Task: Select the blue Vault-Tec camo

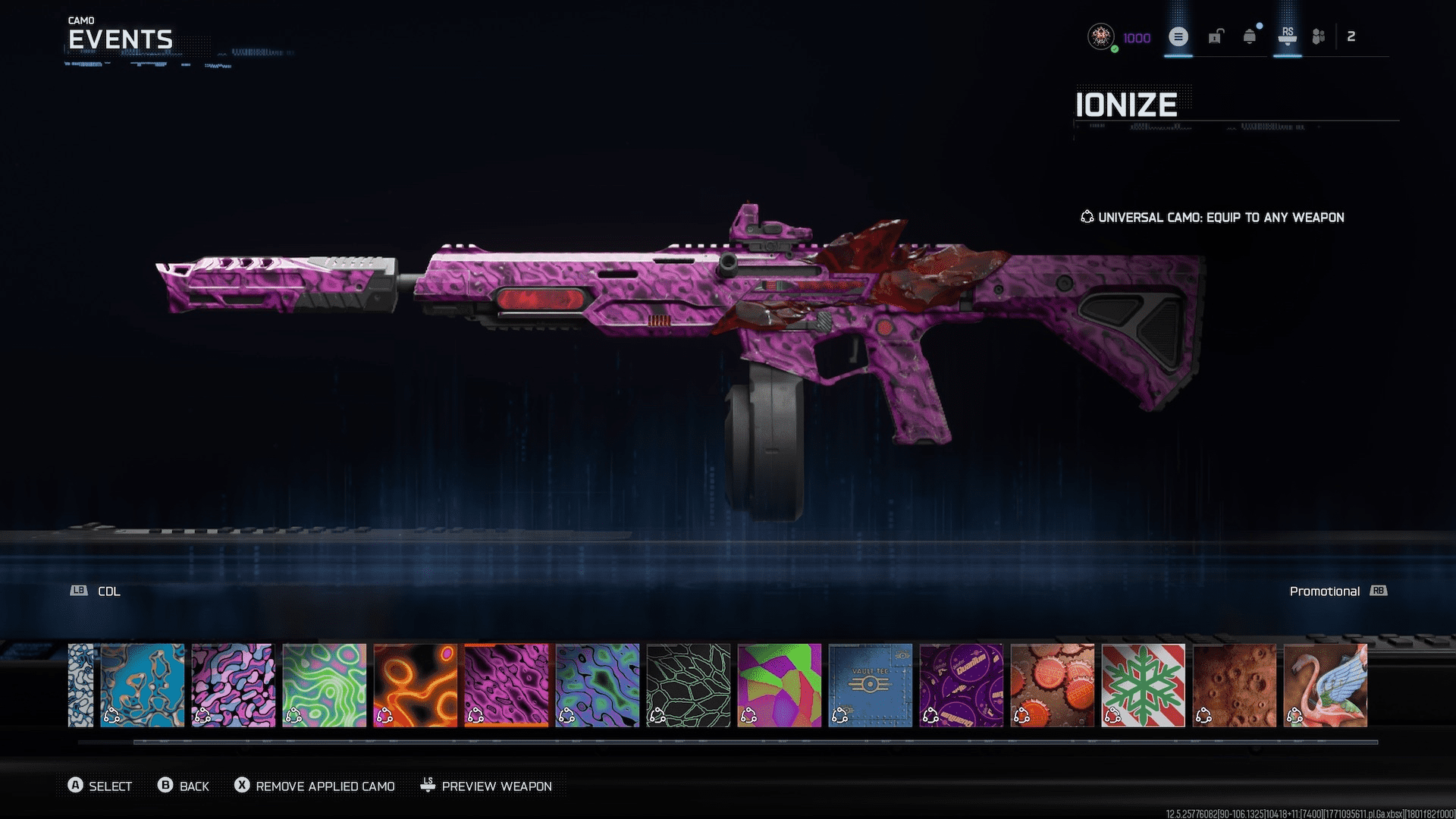Action: pyautogui.click(x=870, y=685)
